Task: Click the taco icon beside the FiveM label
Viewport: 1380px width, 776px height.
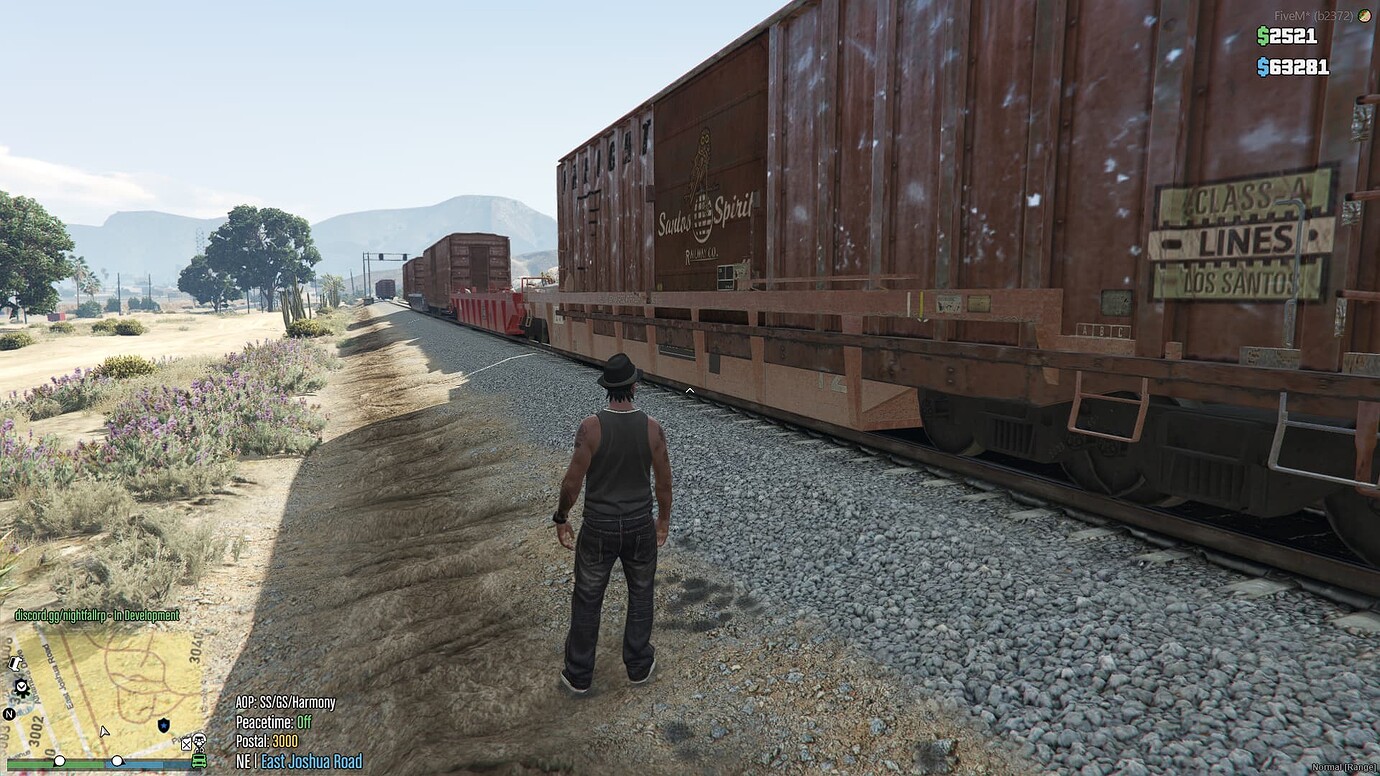Action: [1365, 16]
